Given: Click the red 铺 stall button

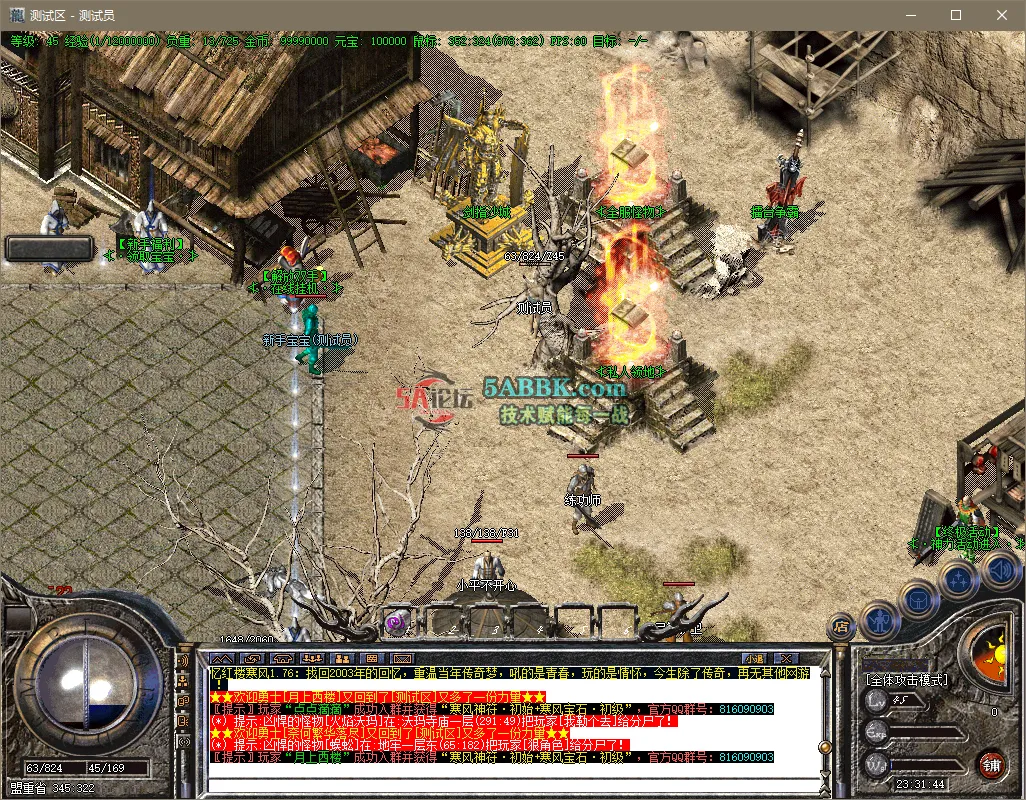Looking at the screenshot, I should (991, 765).
